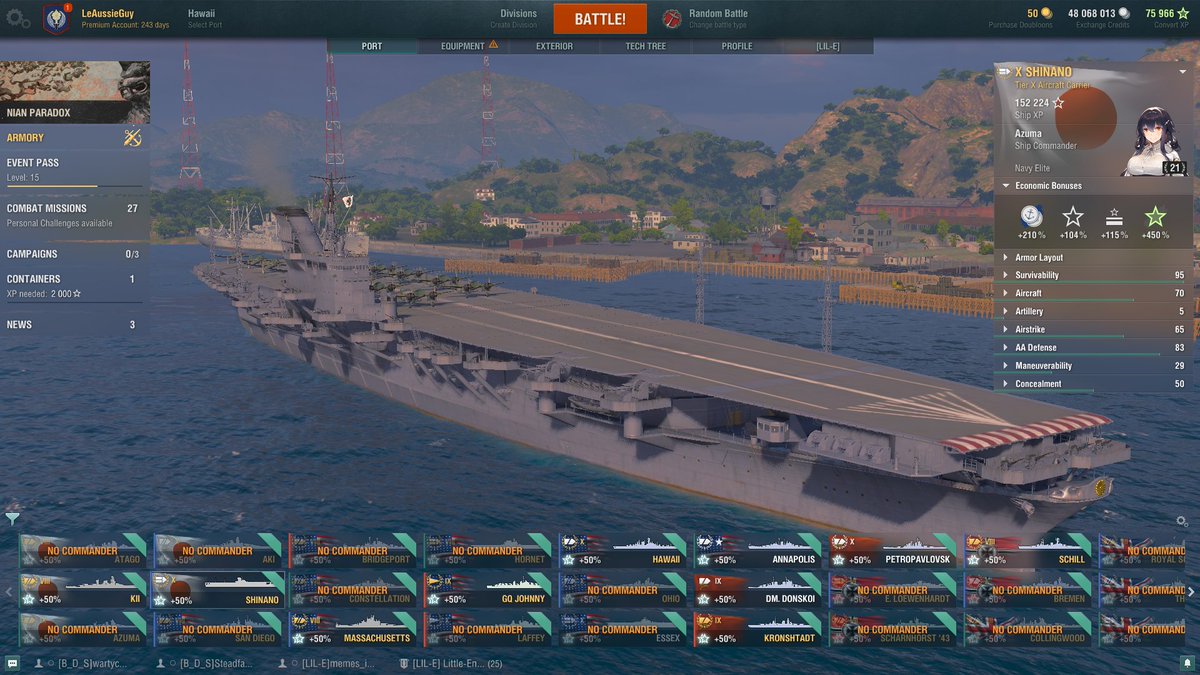
Task: Start the match with the BATTLE! button
Action: [600, 19]
